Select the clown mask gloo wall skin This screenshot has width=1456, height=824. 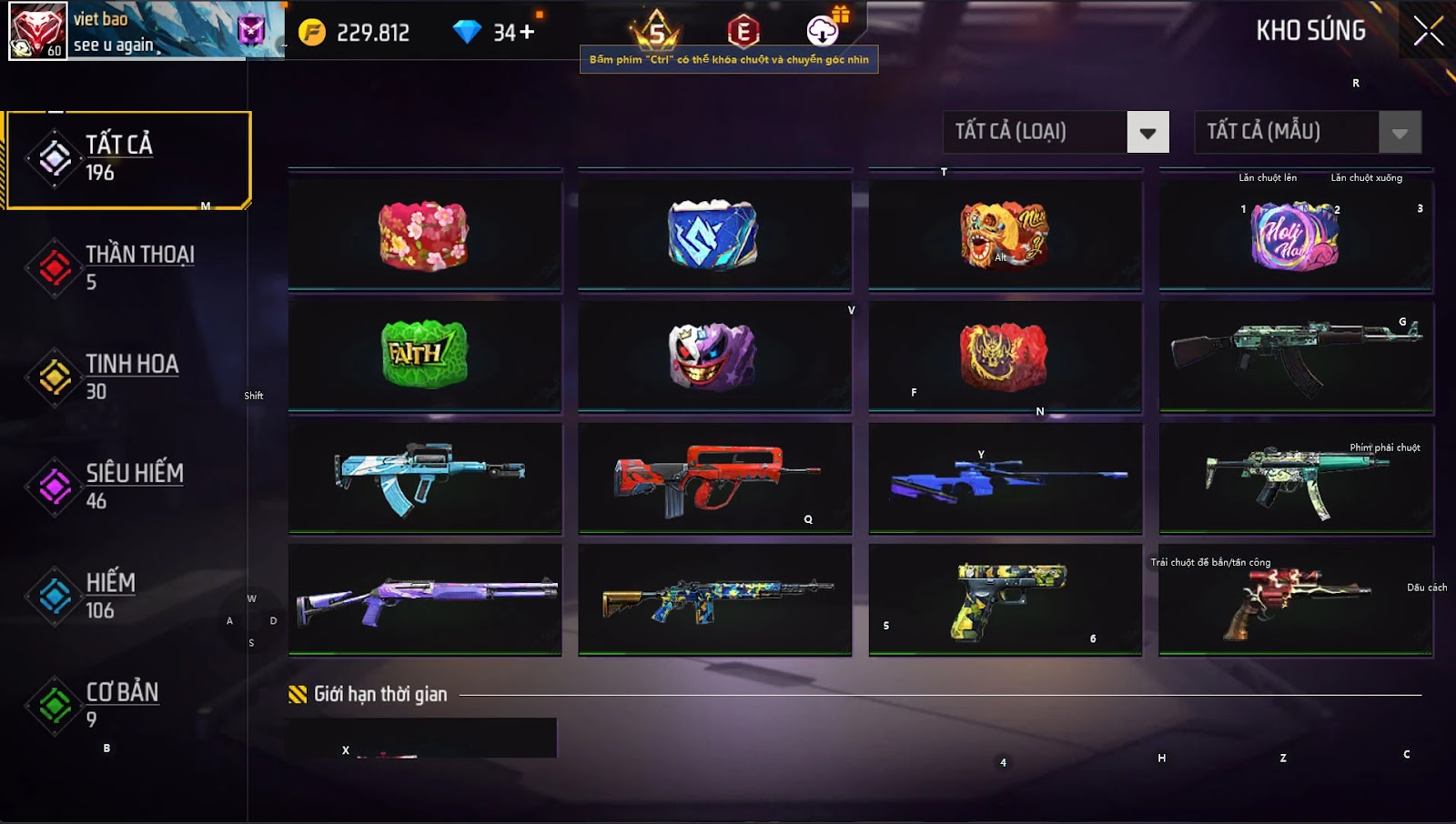714,355
